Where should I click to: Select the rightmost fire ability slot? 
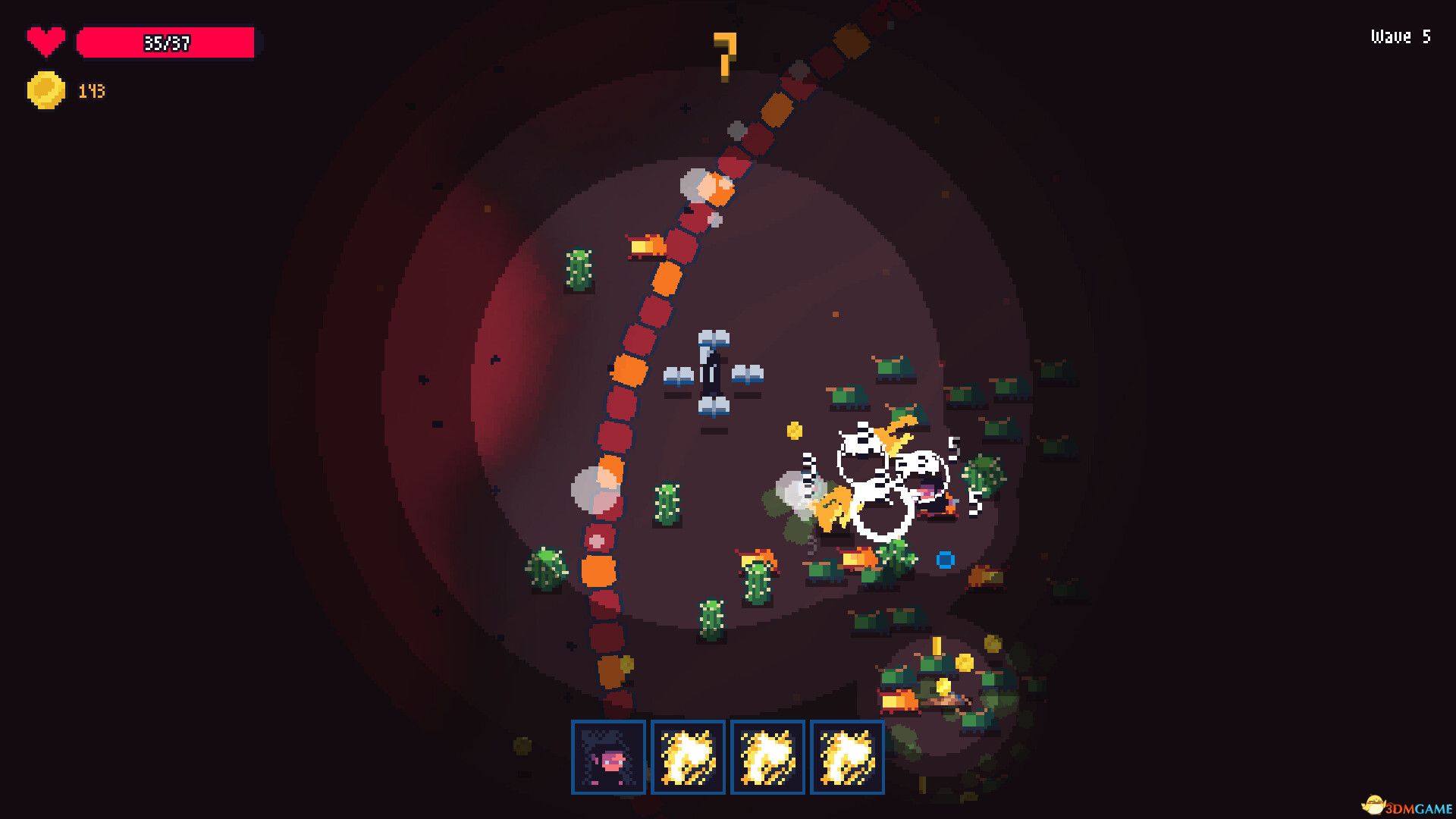coord(846,758)
